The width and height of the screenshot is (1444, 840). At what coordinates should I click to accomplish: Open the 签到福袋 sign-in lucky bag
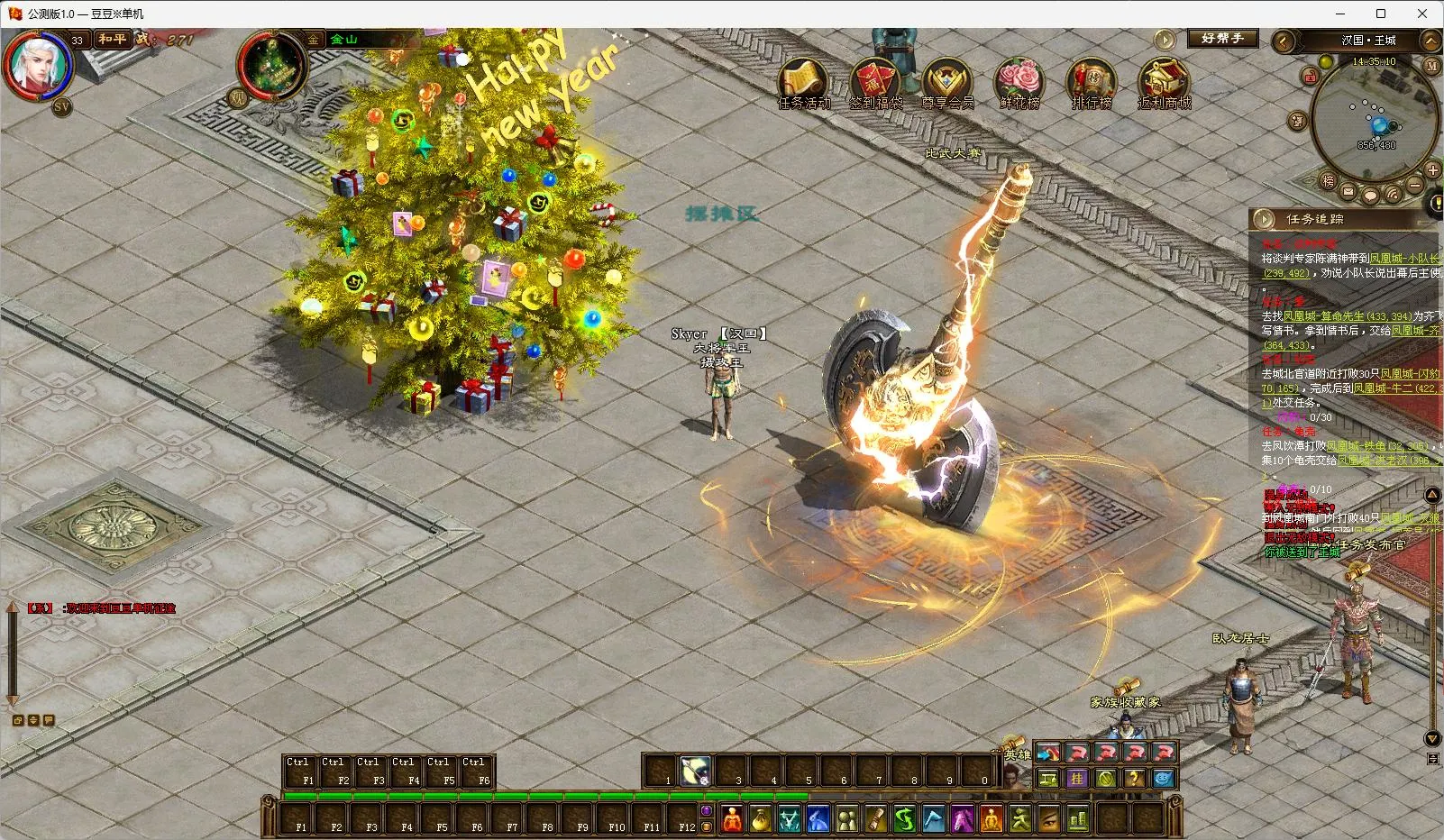pos(875,82)
